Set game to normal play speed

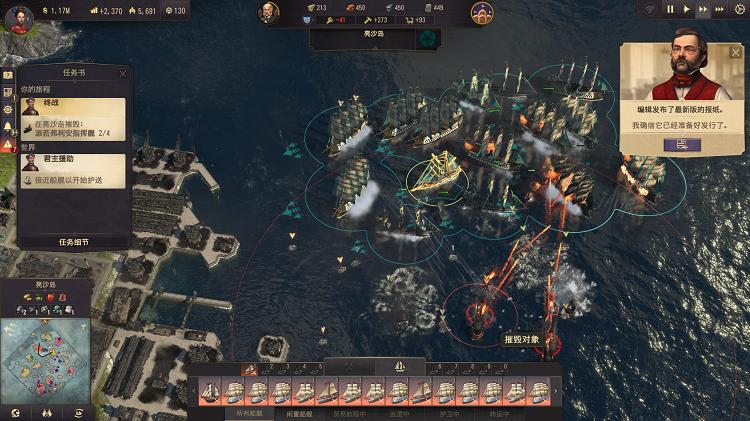687,9
